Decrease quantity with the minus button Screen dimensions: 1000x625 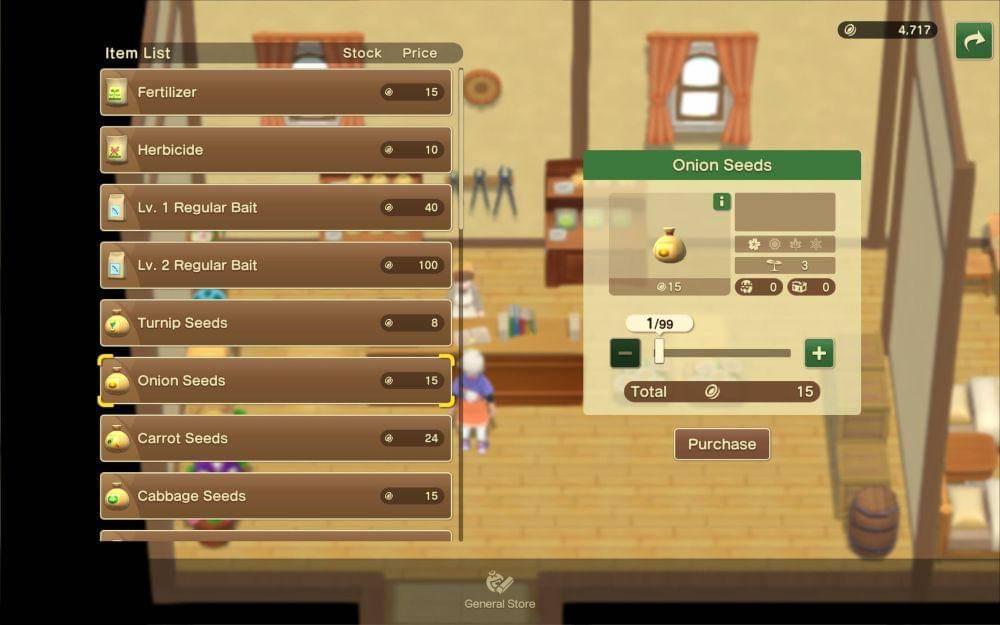[x=625, y=353]
